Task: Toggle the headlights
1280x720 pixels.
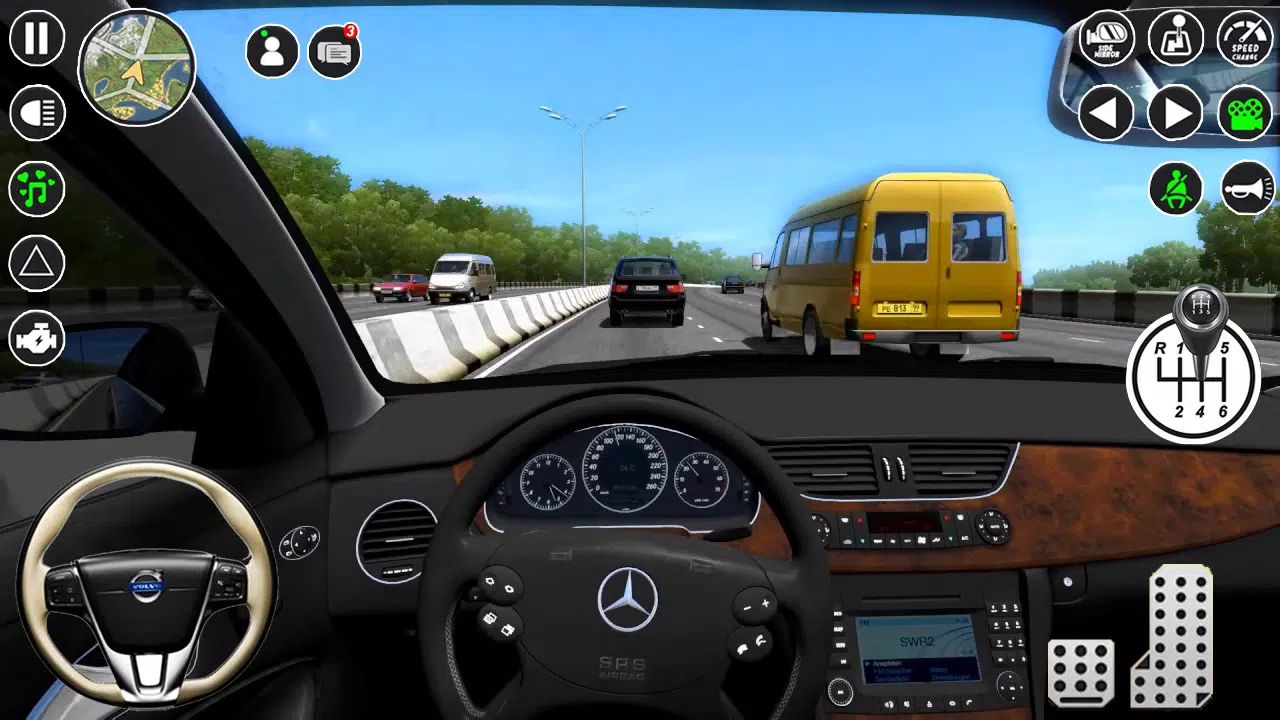Action: [36, 112]
